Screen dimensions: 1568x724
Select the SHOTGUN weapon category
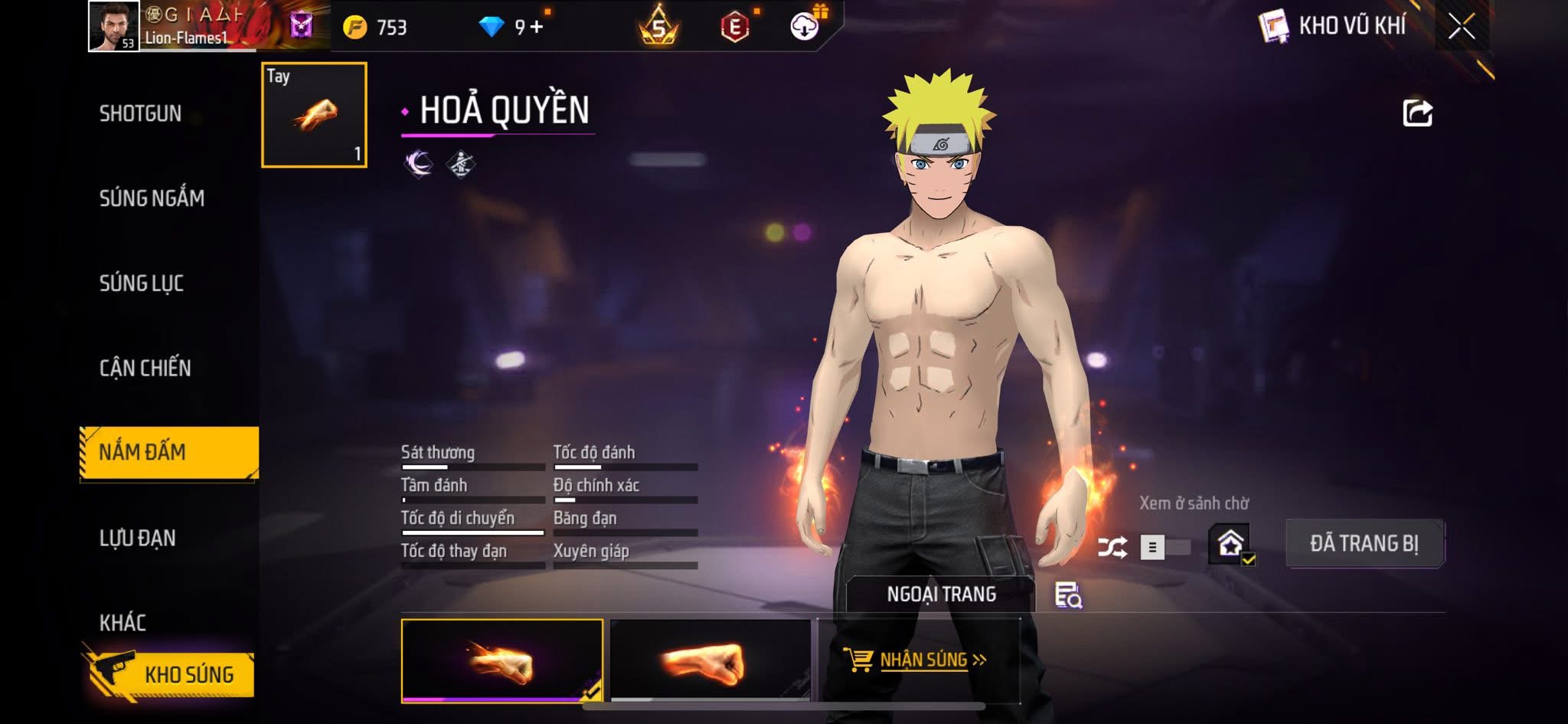[141, 113]
